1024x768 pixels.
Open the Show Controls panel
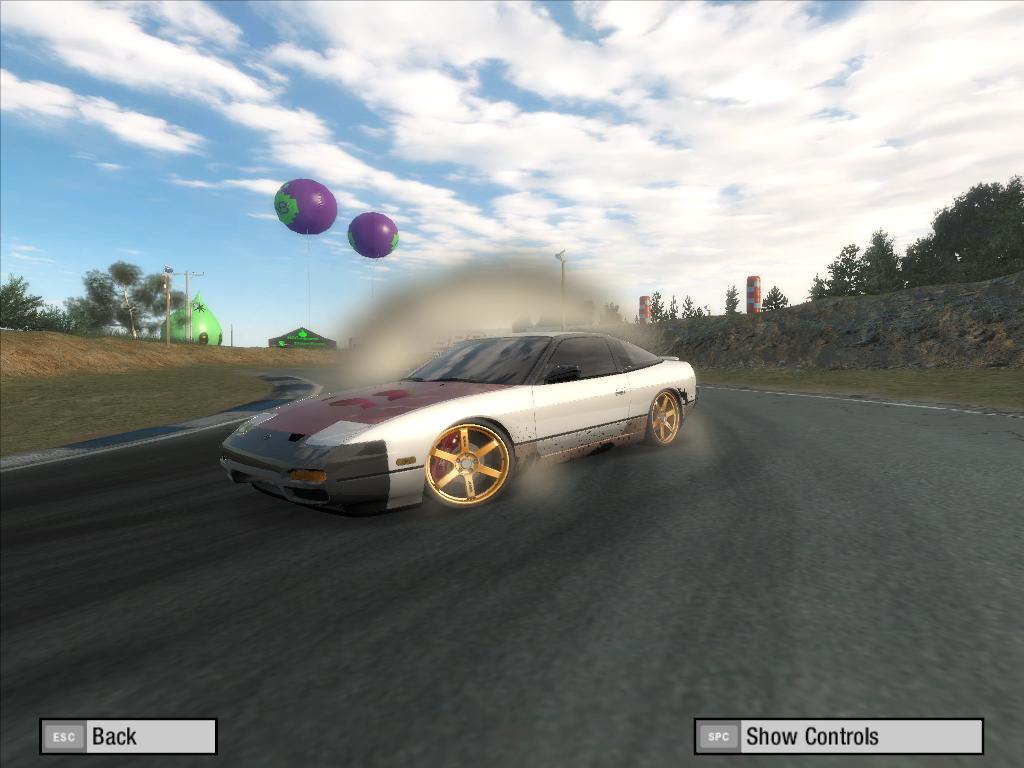coord(838,737)
